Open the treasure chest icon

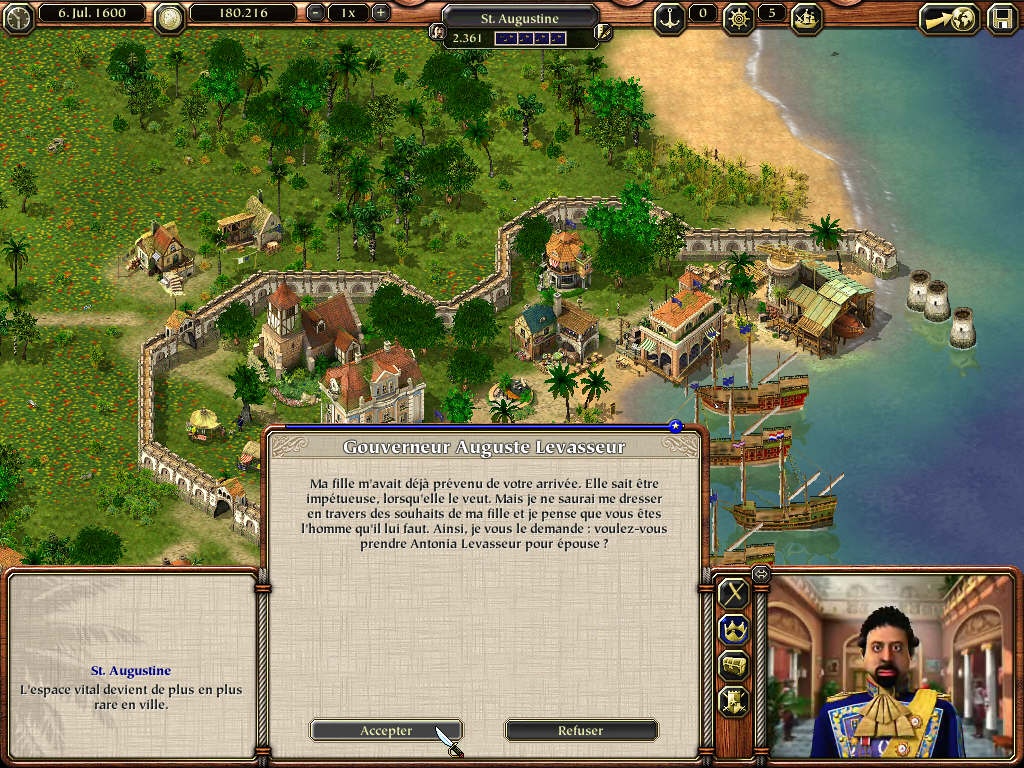(735, 665)
